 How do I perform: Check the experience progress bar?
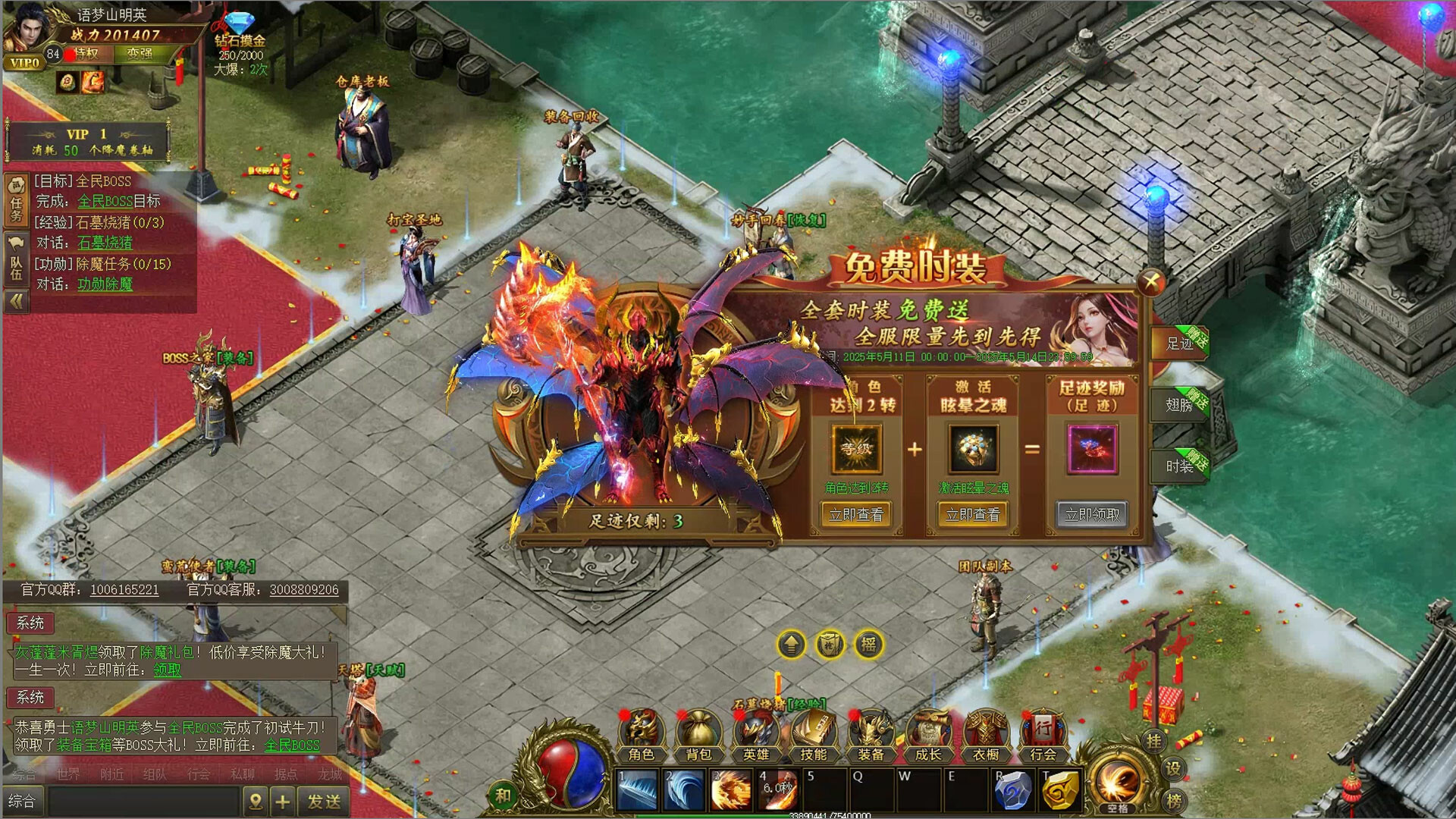coord(811,813)
